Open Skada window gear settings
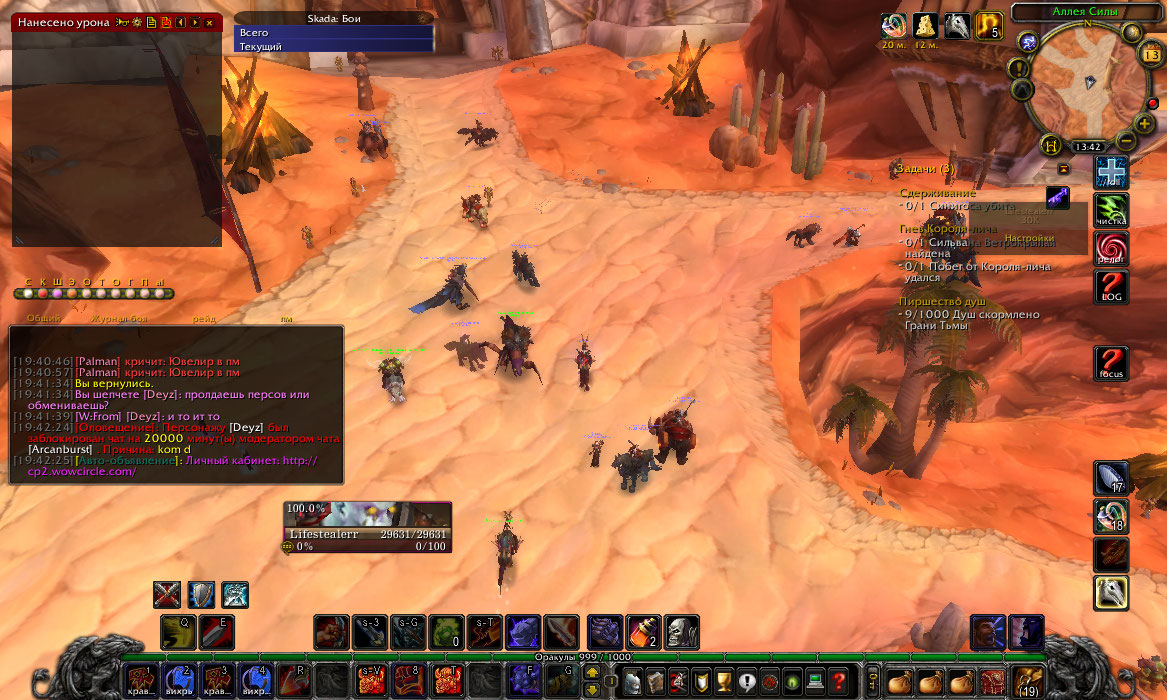Image resolution: width=1167 pixels, height=700 pixels. 422,19
